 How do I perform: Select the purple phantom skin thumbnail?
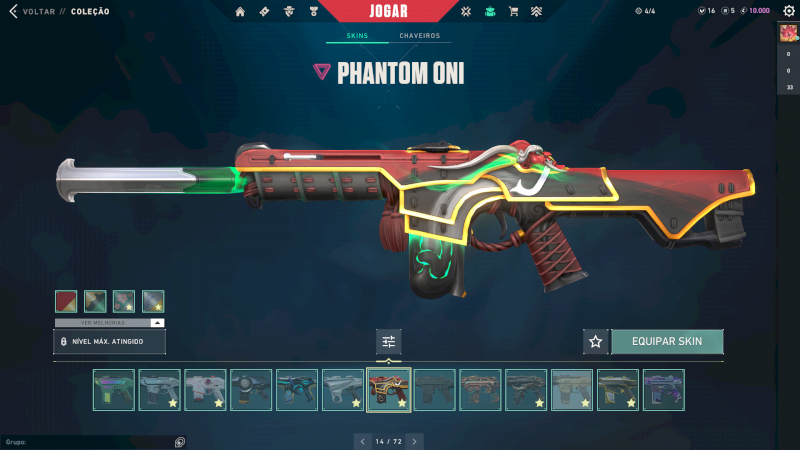tap(664, 390)
